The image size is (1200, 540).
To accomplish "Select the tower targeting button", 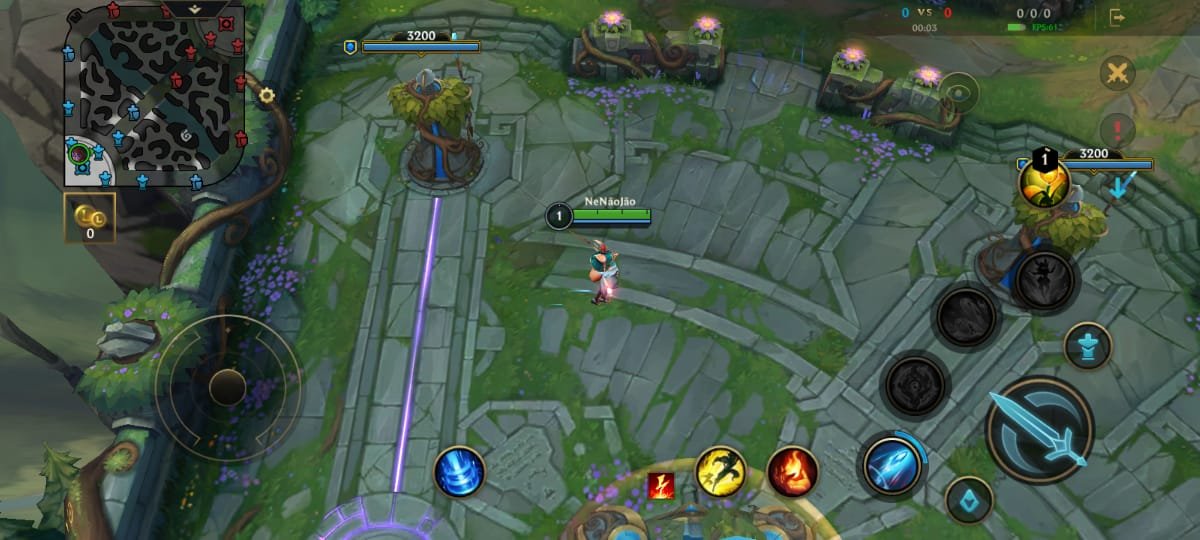I will [1088, 346].
